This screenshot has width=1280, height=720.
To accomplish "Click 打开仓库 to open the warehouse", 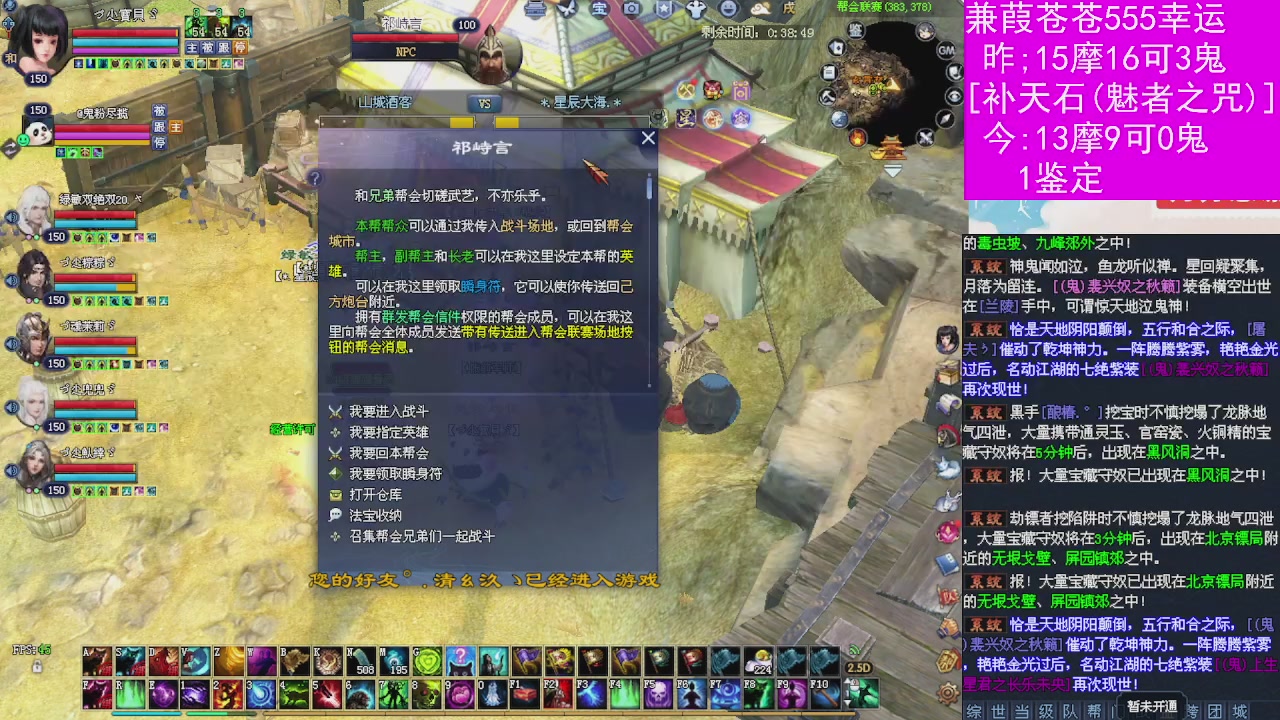I will (x=376, y=495).
